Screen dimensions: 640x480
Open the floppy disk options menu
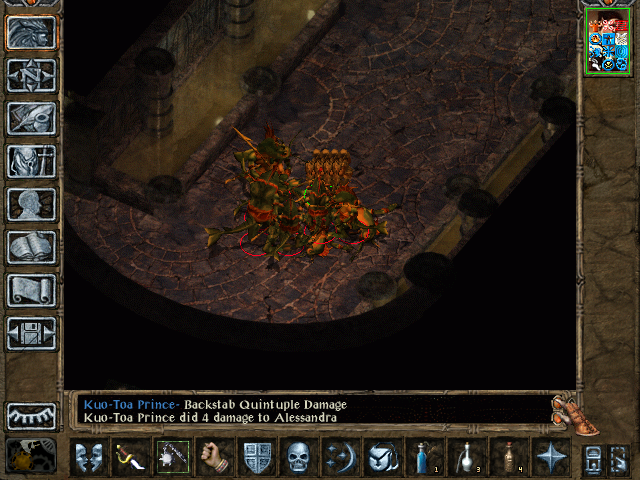32,332
